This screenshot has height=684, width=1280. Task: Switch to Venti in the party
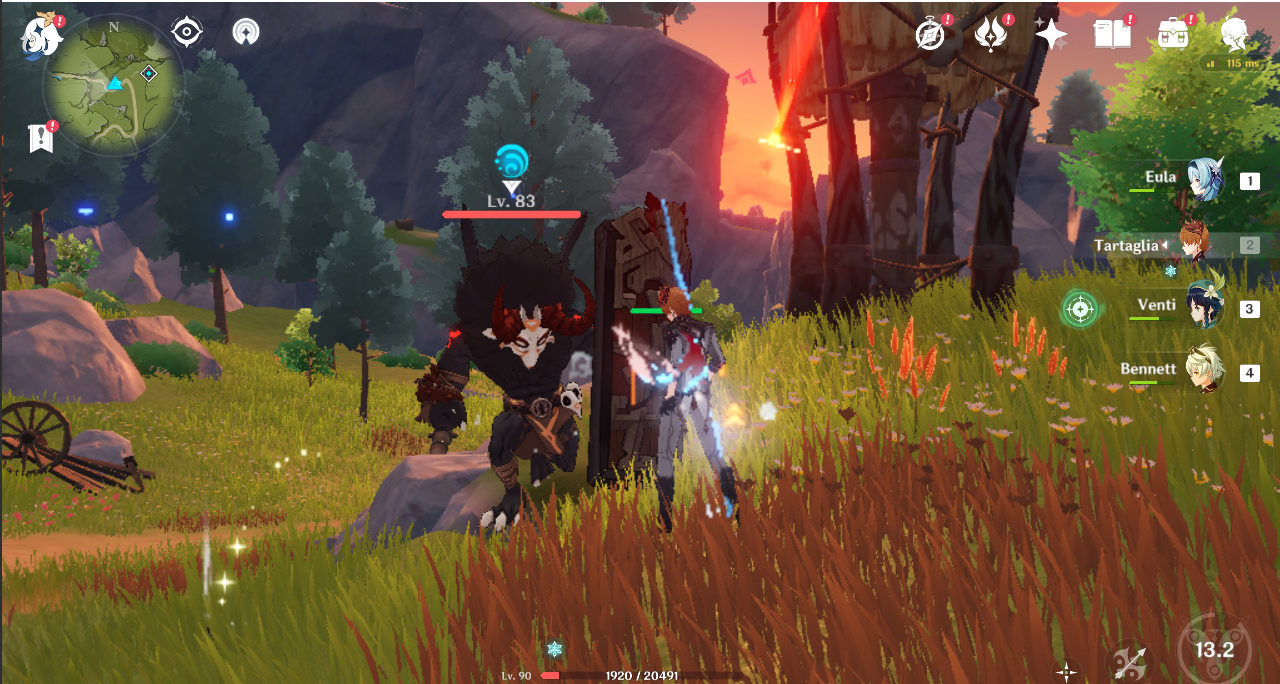pos(1205,308)
